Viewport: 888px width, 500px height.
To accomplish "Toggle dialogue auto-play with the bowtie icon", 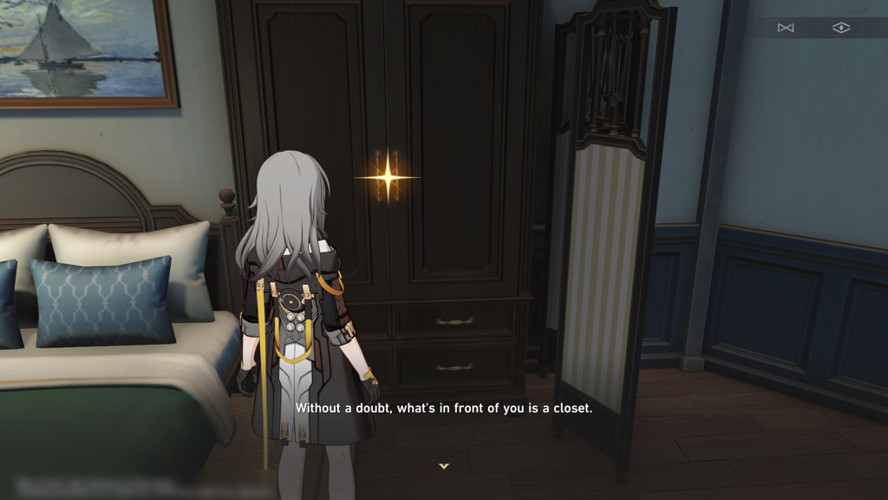I will [786, 28].
